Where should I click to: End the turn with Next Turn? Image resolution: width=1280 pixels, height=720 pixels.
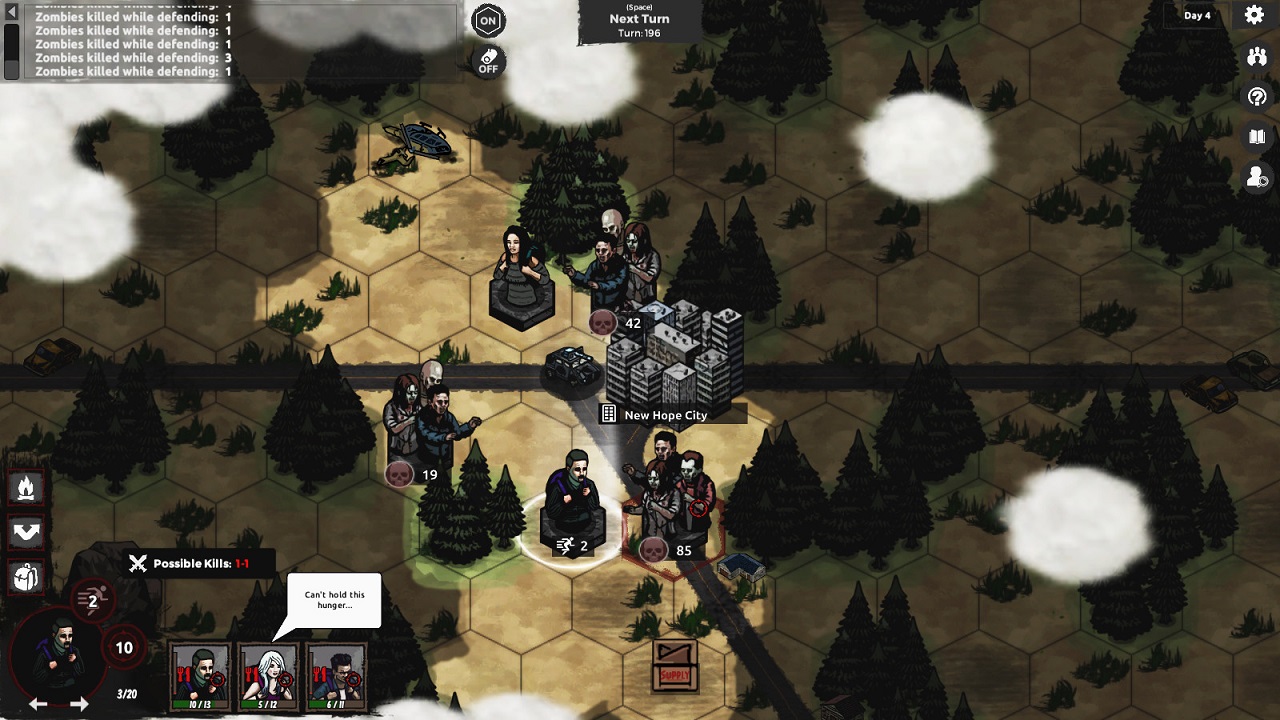pos(639,20)
